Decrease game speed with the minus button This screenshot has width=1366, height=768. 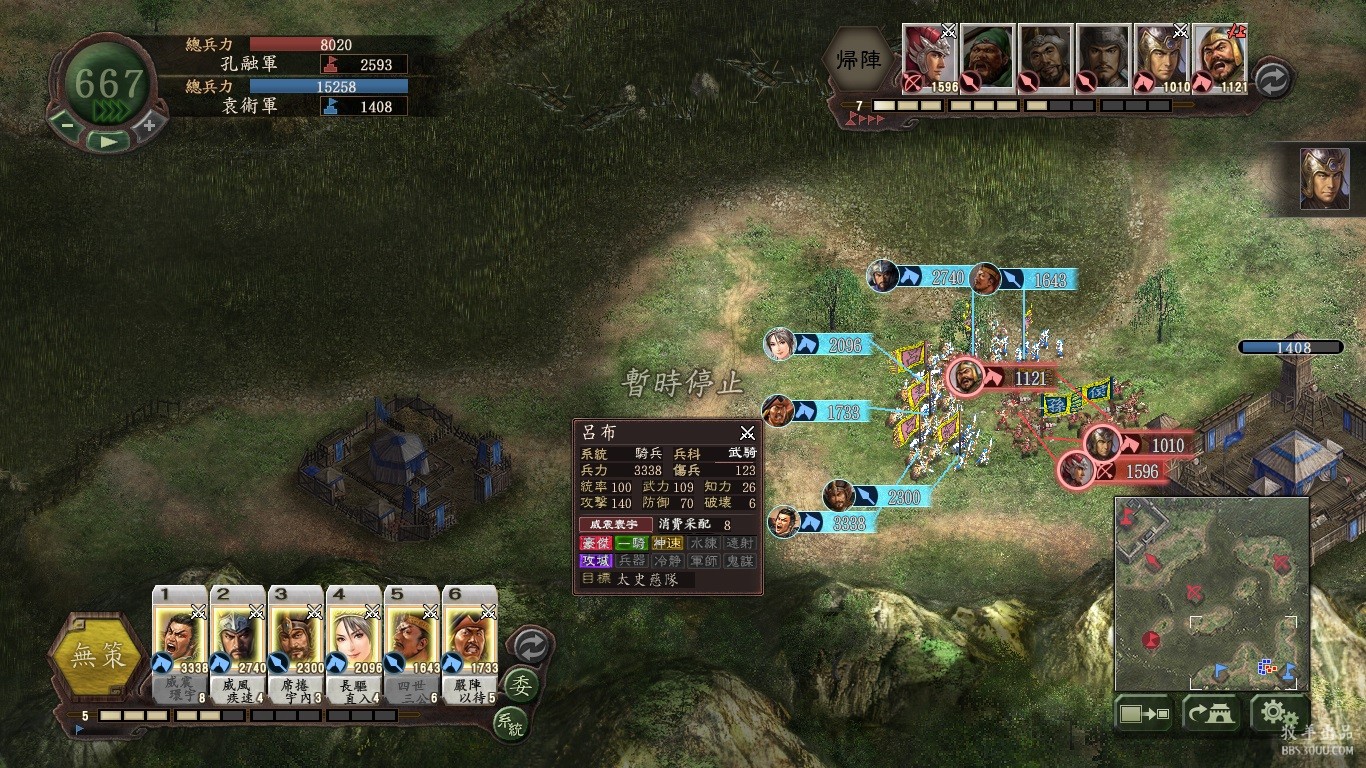point(66,125)
